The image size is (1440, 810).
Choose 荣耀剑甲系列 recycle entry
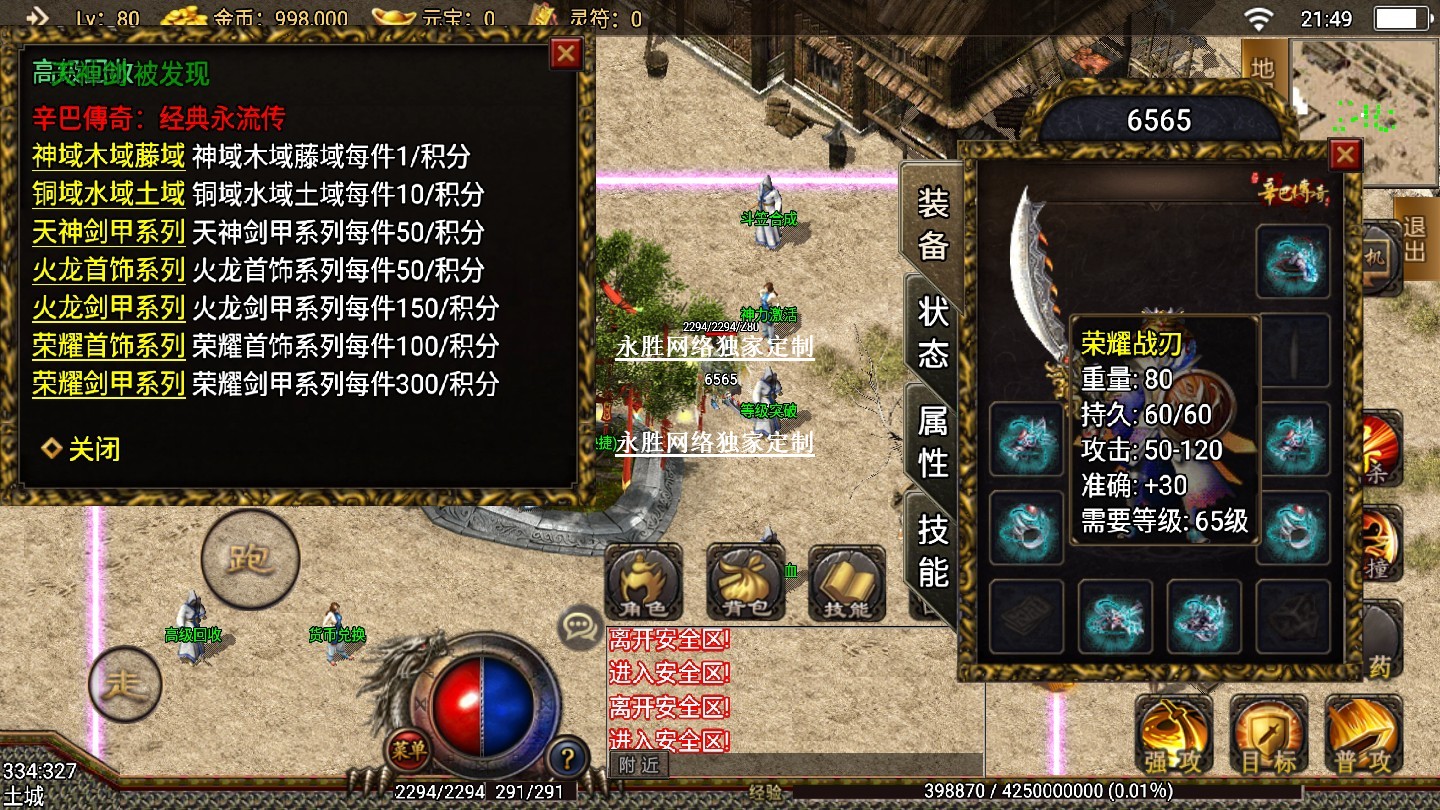(x=108, y=384)
